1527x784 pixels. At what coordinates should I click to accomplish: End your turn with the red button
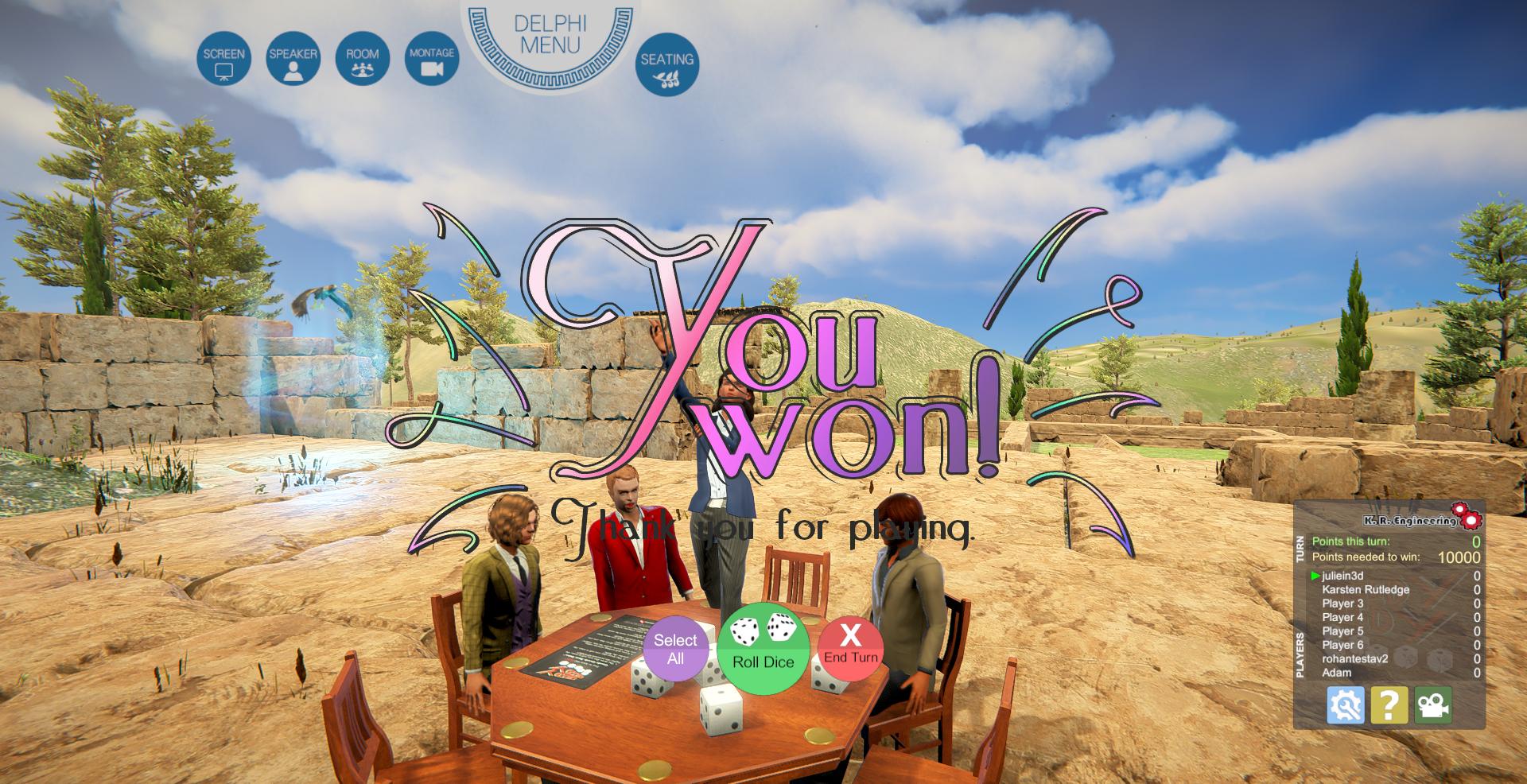point(850,649)
